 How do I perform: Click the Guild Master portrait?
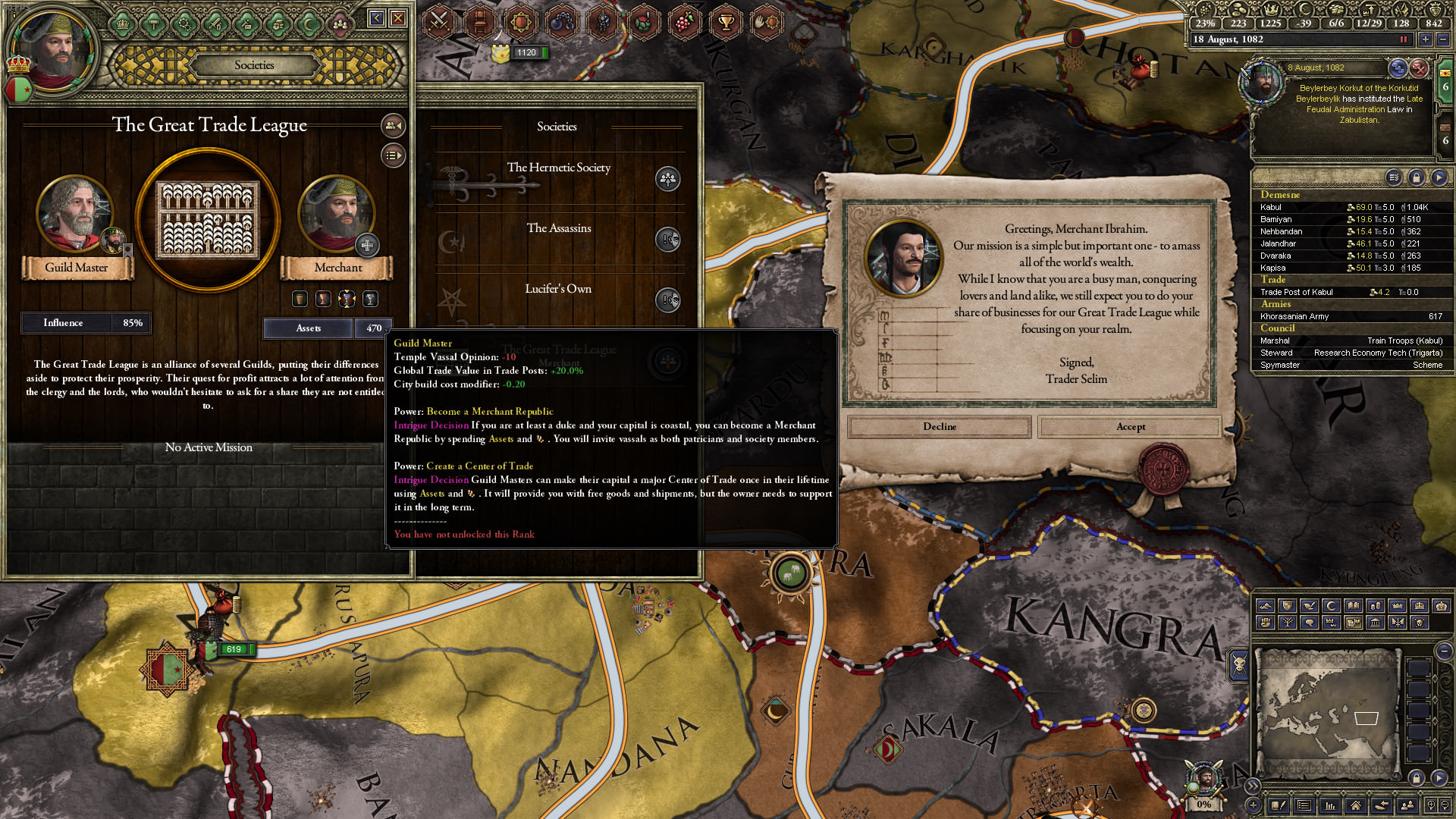pos(74,215)
